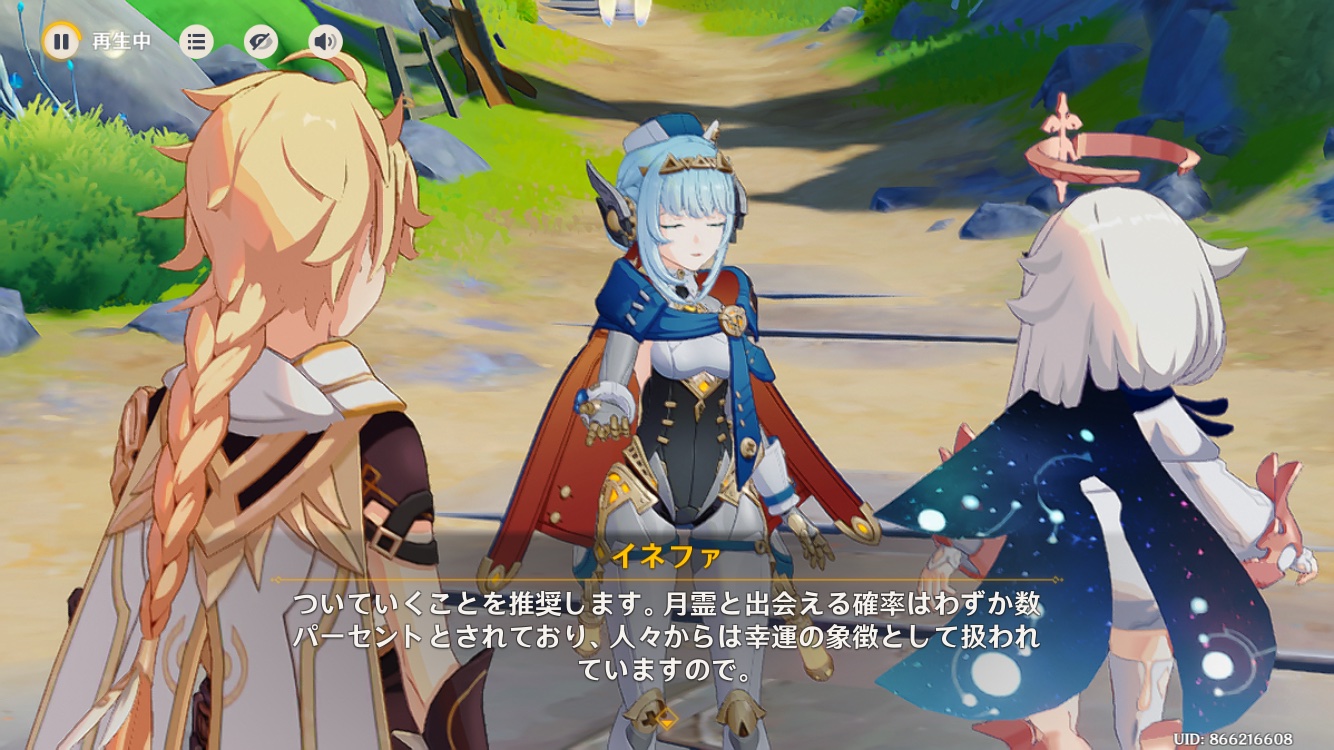The height and width of the screenshot is (750, 1334).
Task: Toggle the voice audio speaker icon
Action: click(x=325, y=41)
